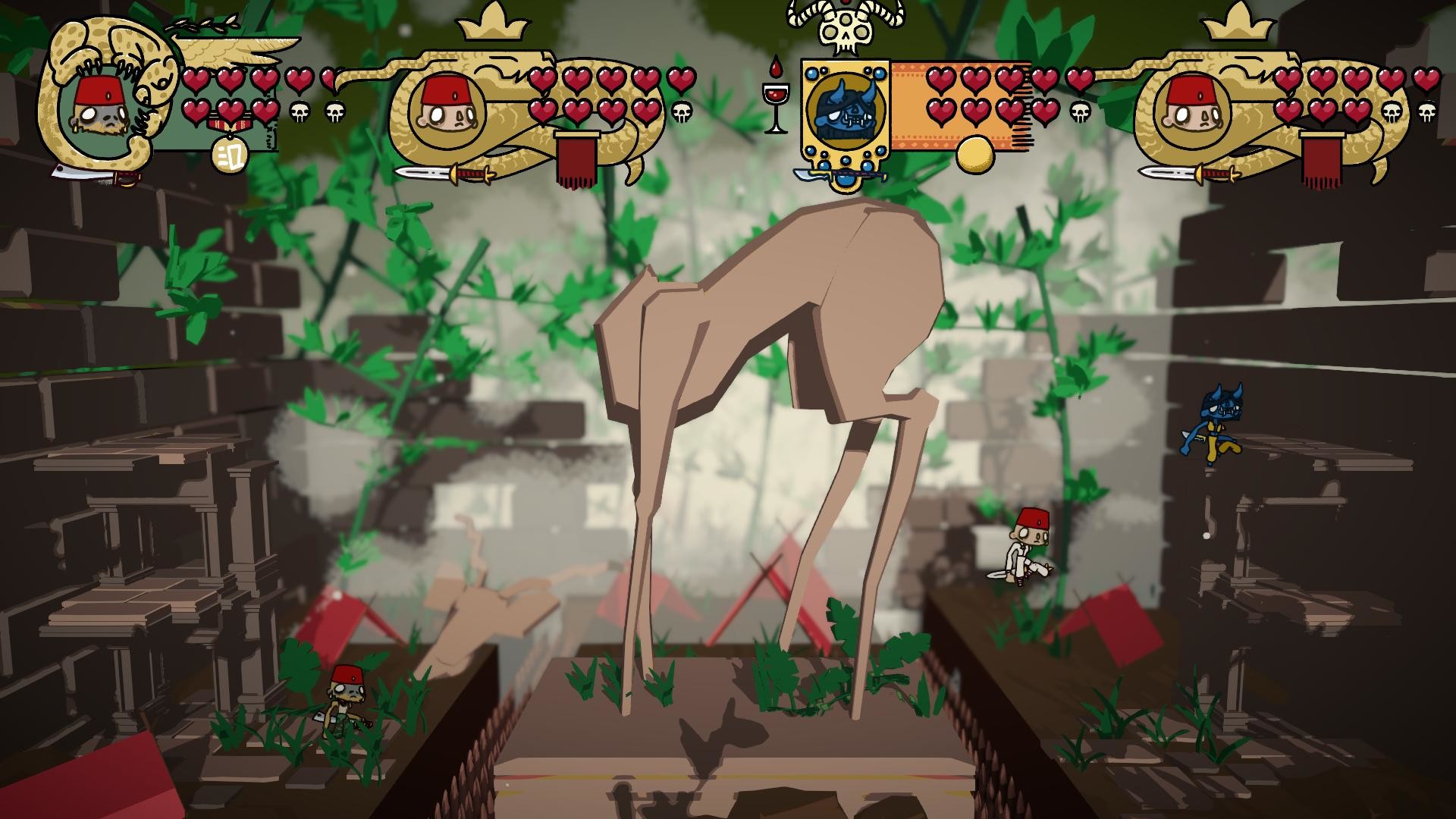Expand the blood drop marker above the wine glass

coord(774,67)
